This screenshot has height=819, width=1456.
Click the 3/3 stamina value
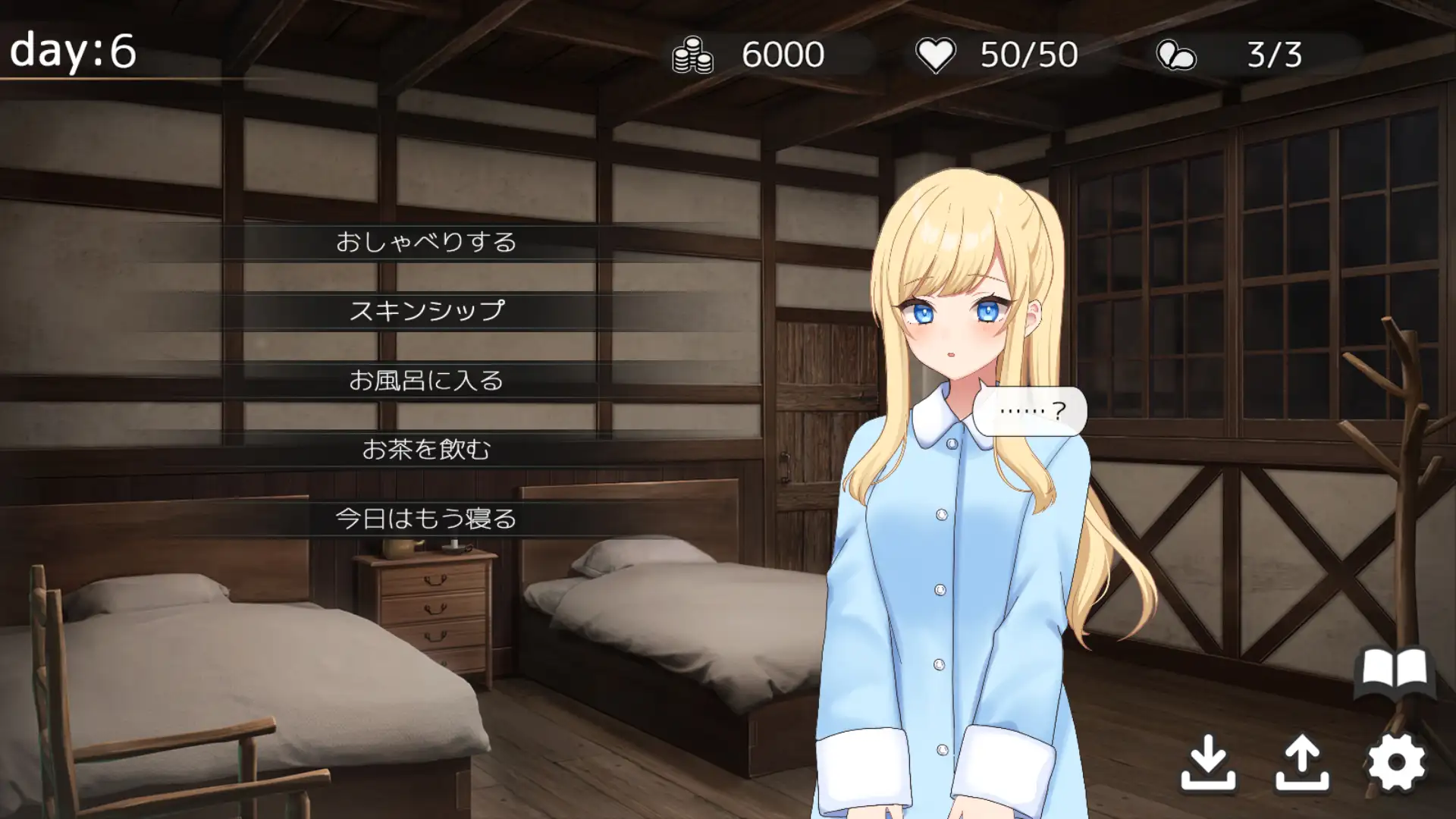point(1274,53)
